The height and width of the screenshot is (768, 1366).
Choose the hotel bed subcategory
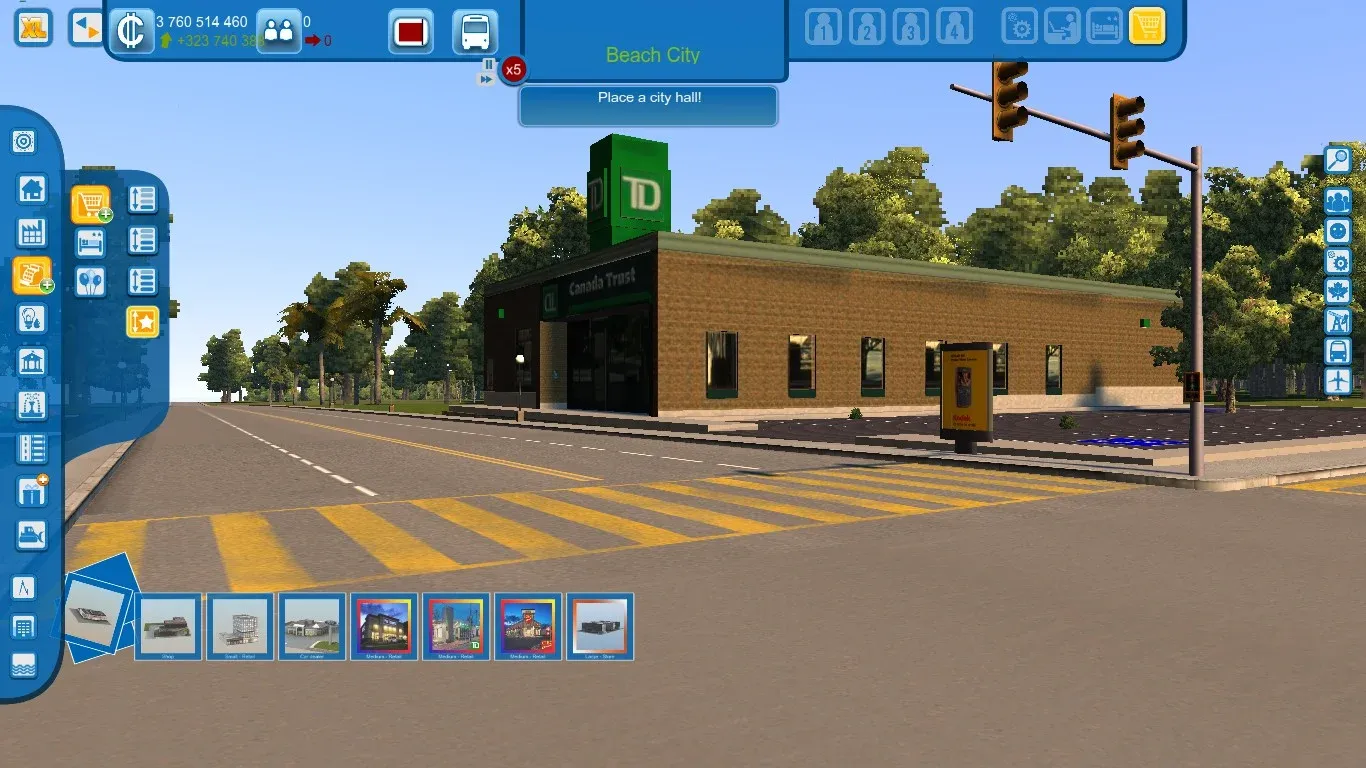click(90, 242)
